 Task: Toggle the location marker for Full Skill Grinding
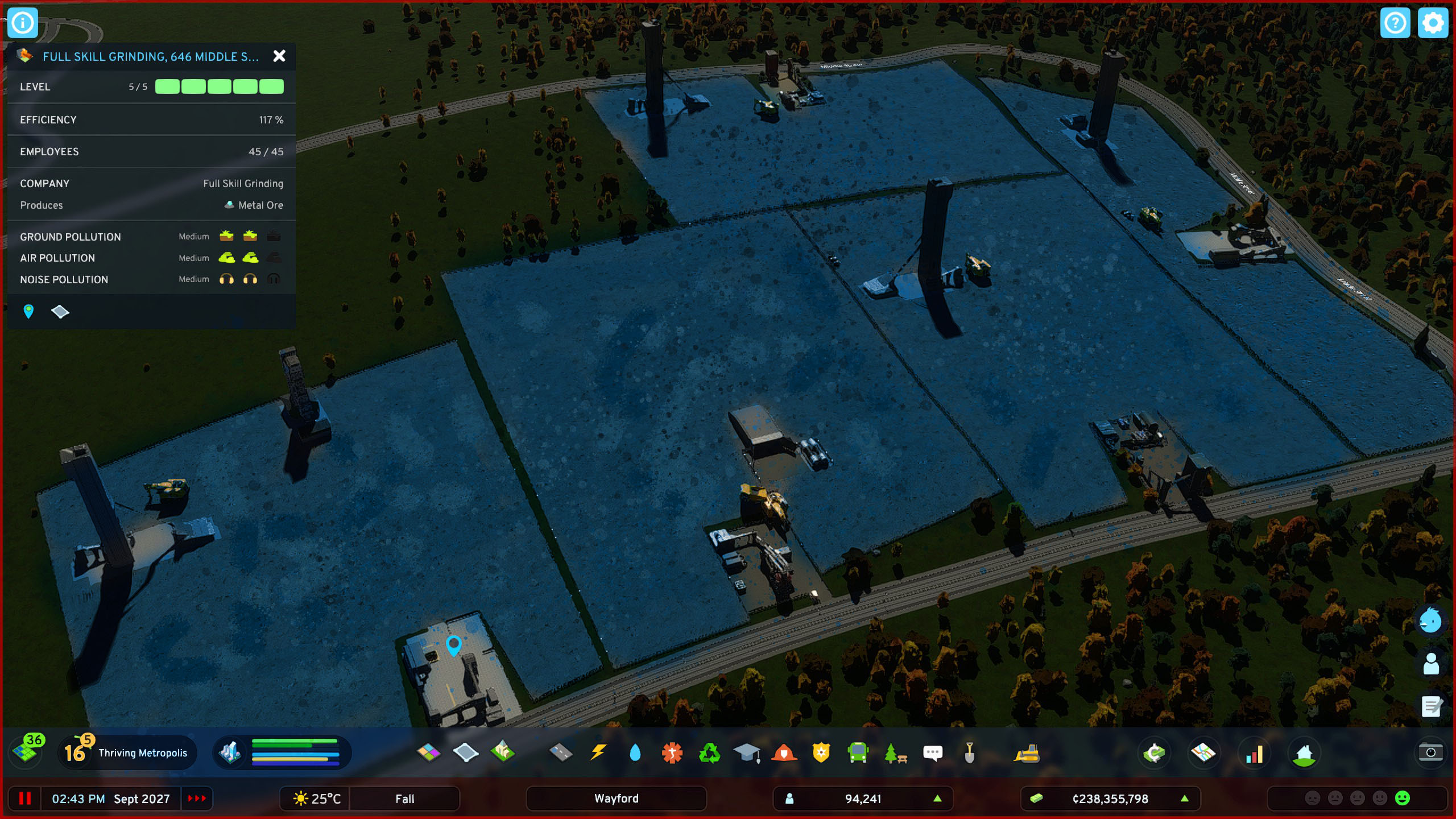tap(28, 312)
